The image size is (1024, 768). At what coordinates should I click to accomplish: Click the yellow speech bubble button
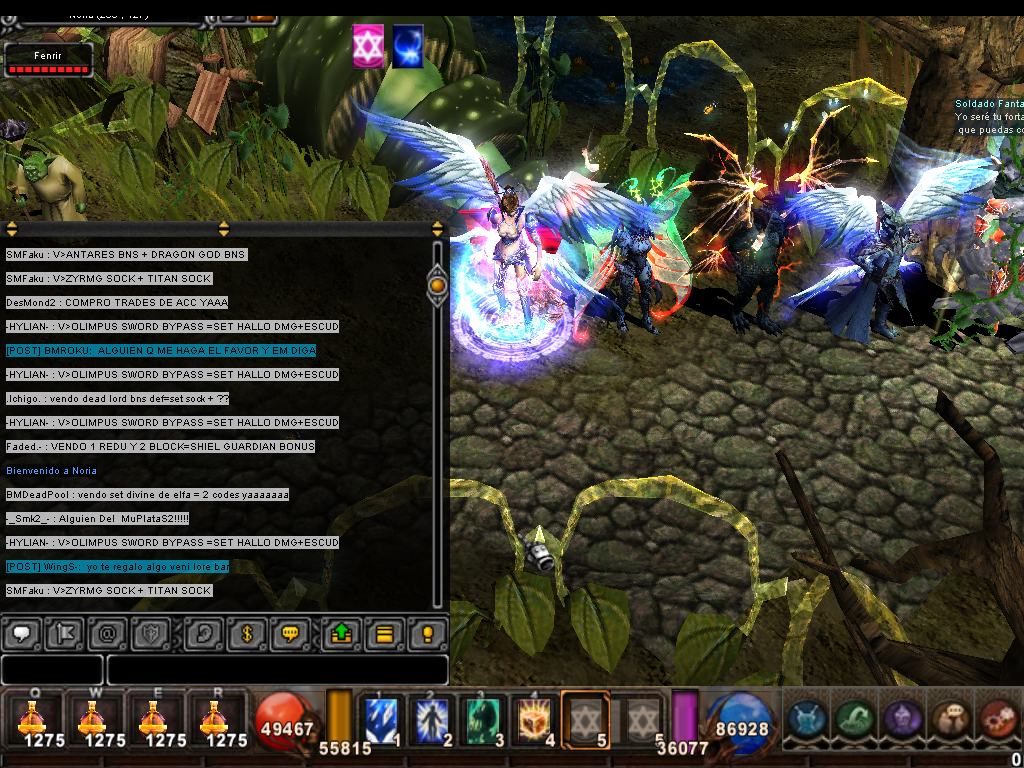291,633
